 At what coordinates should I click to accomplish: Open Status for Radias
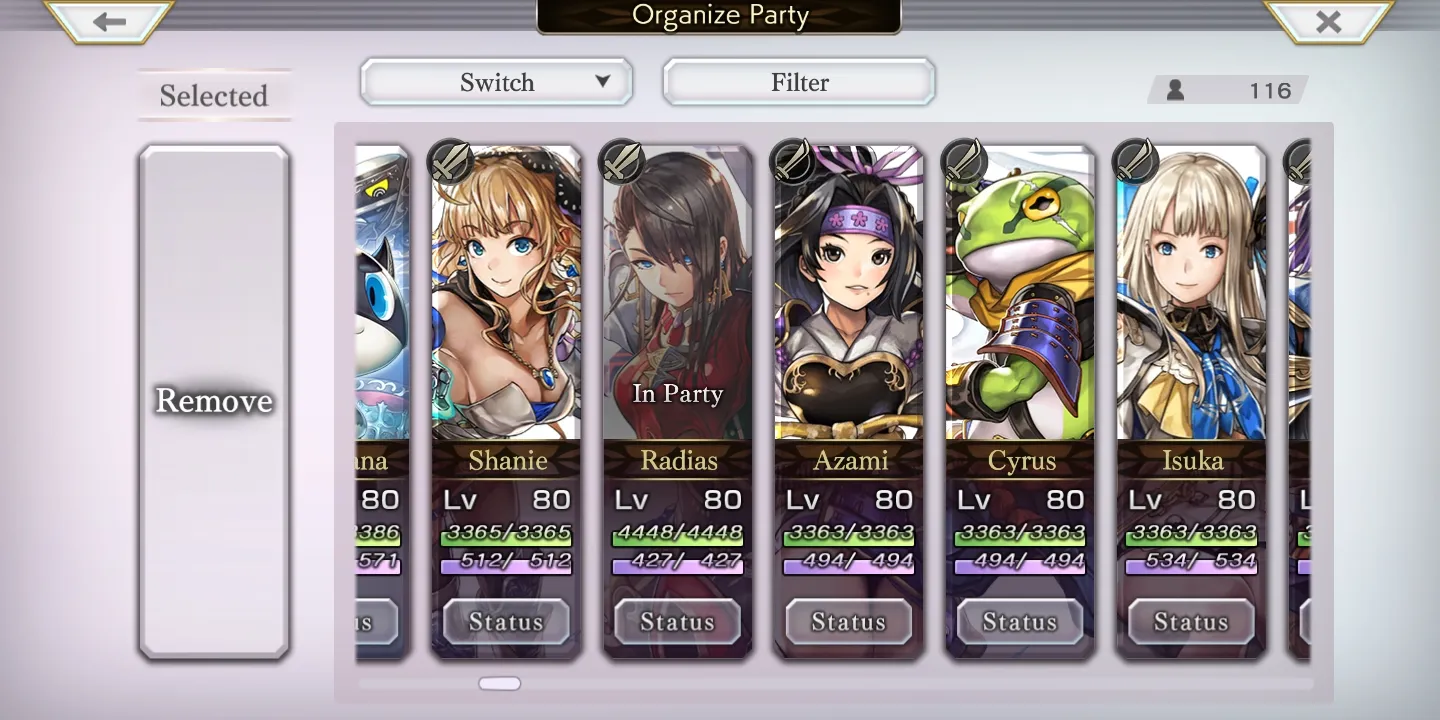(677, 622)
